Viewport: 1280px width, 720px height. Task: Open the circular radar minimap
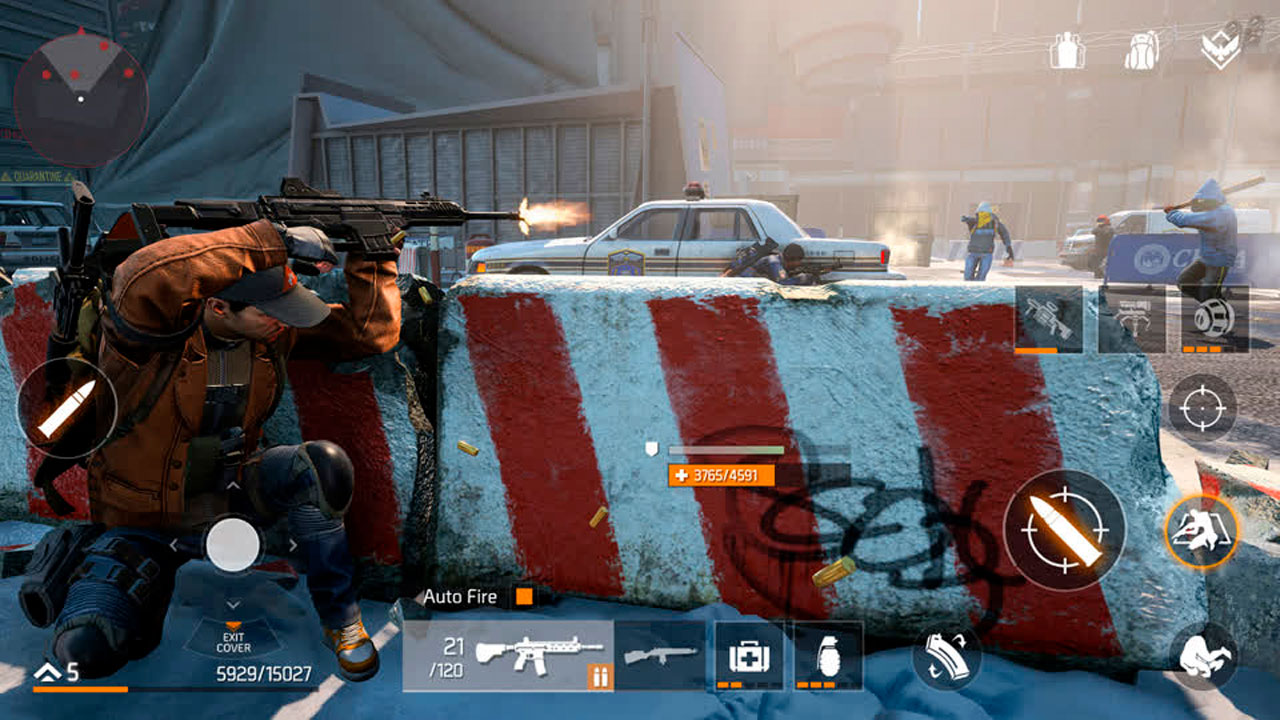[x=81, y=98]
